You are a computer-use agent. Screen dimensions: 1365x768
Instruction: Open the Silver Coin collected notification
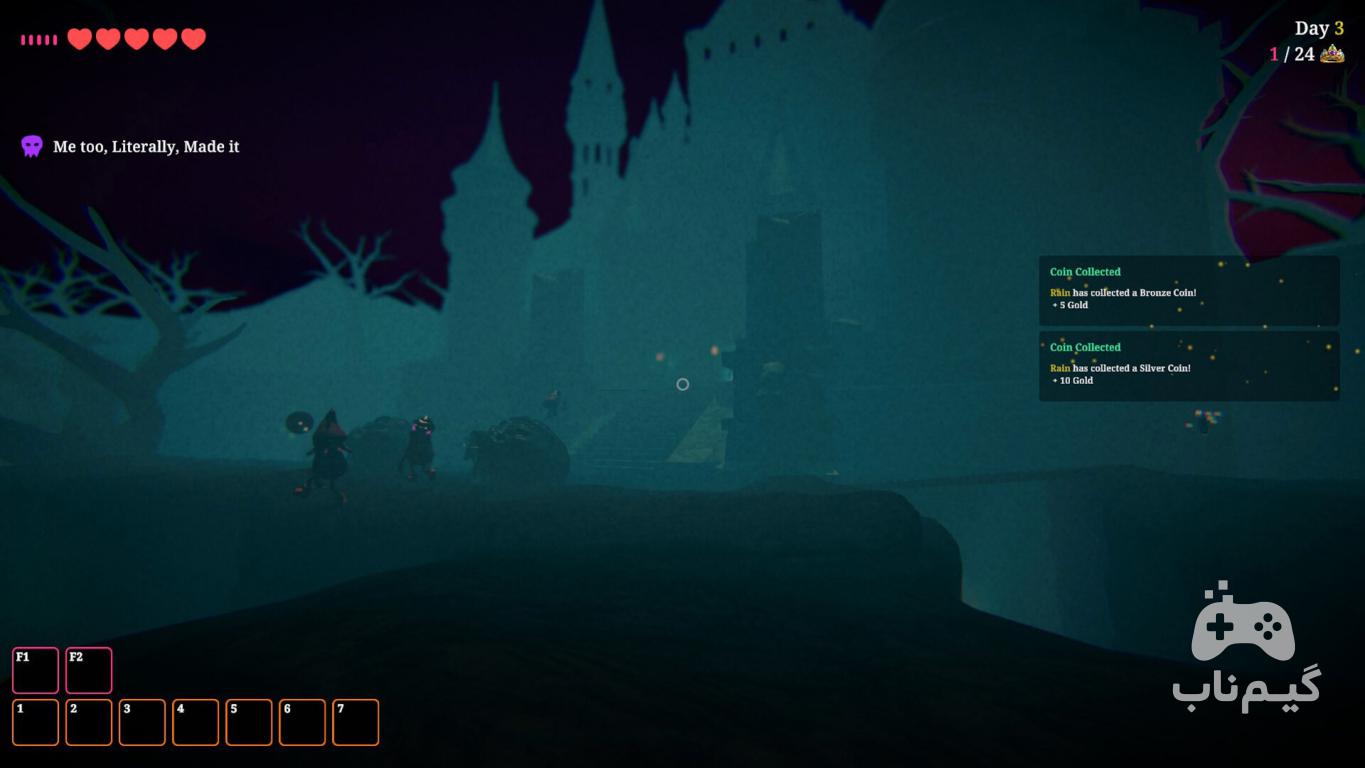pos(1188,366)
